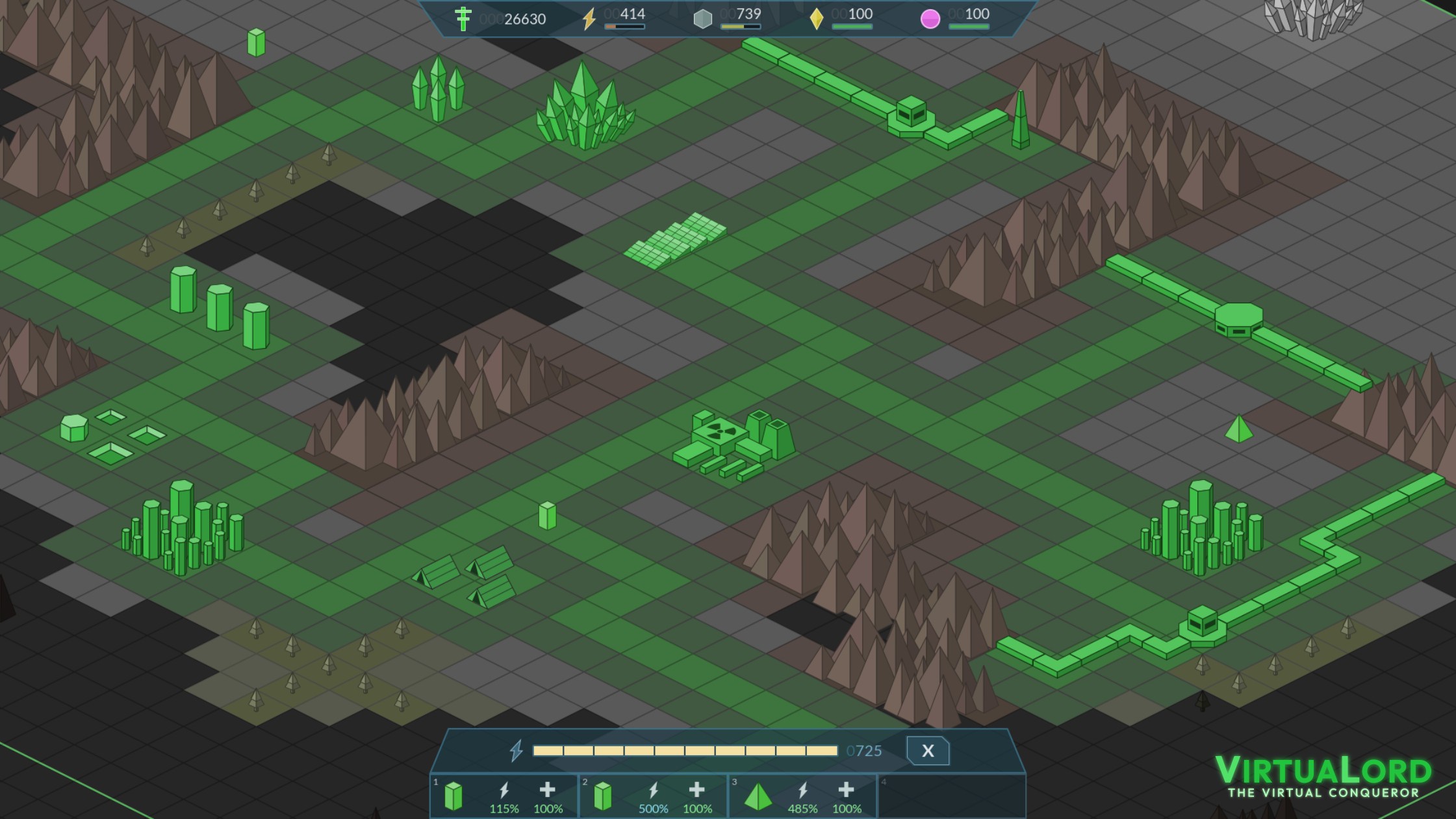Select the green block in slot 2
This screenshot has width=1456, height=819.
603,796
